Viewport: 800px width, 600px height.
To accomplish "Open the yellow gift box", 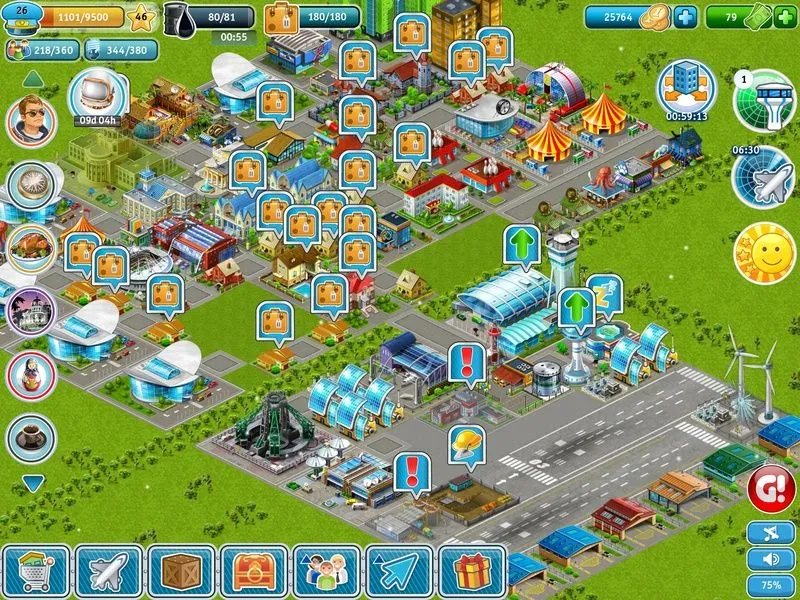I will (472, 571).
